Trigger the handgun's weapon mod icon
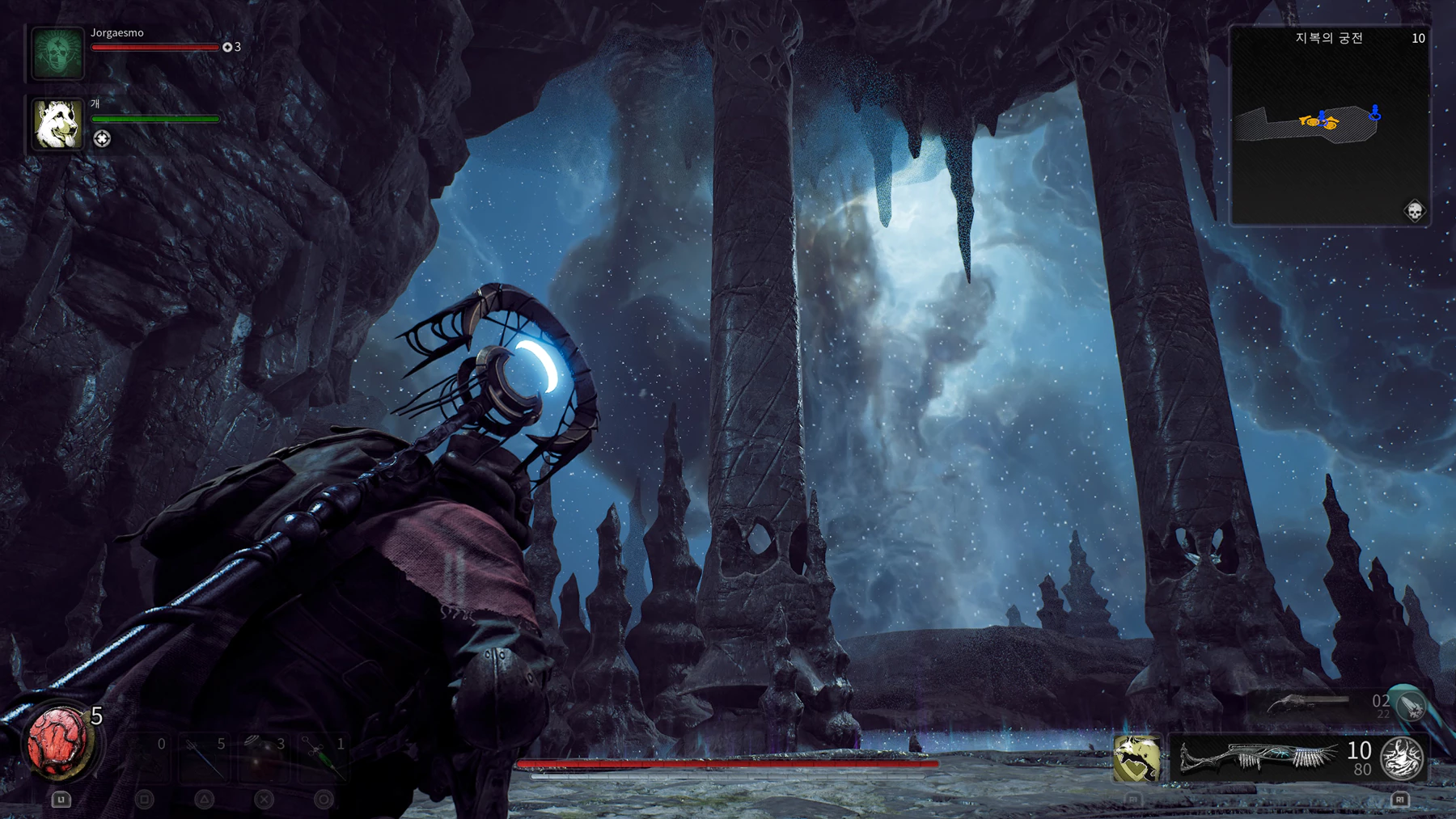 (1411, 706)
